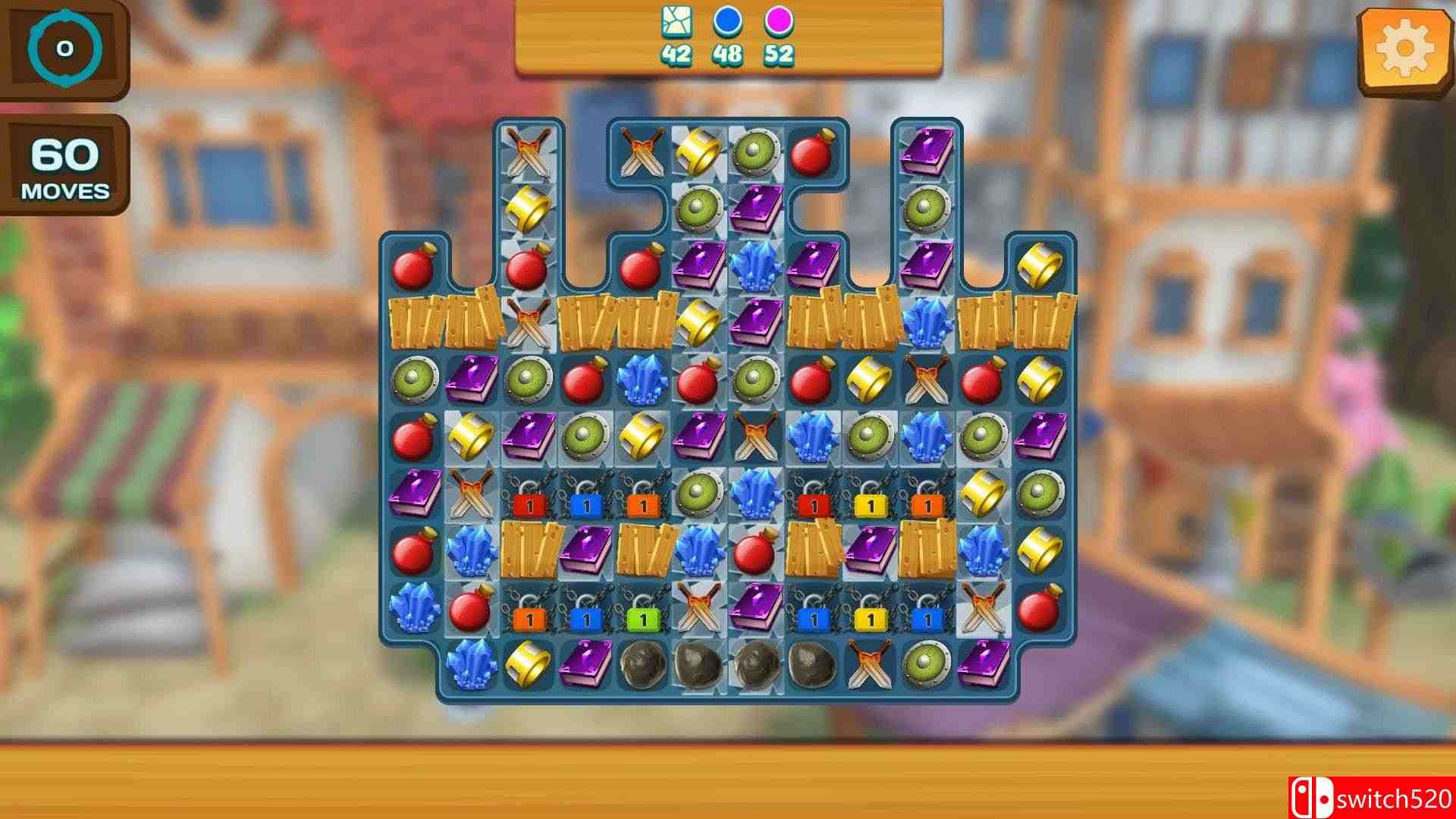The image size is (1456, 819).
Task: Click the score indicator showing 0
Action: click(64, 49)
